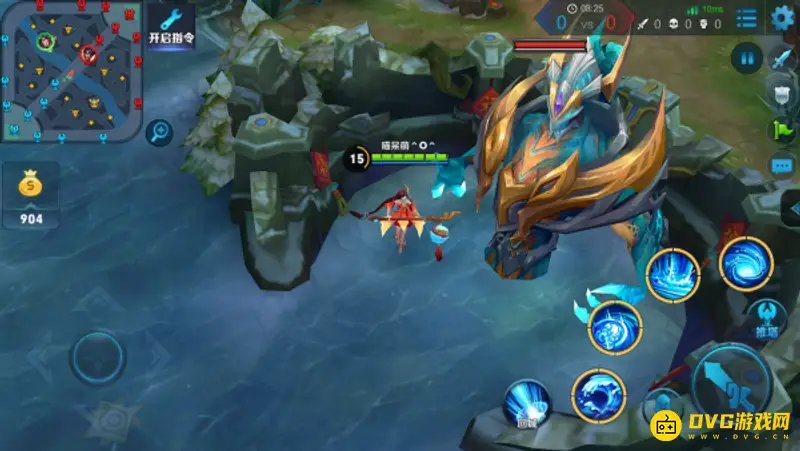Send the shield signal
This screenshot has height=451, width=800.
781,94
